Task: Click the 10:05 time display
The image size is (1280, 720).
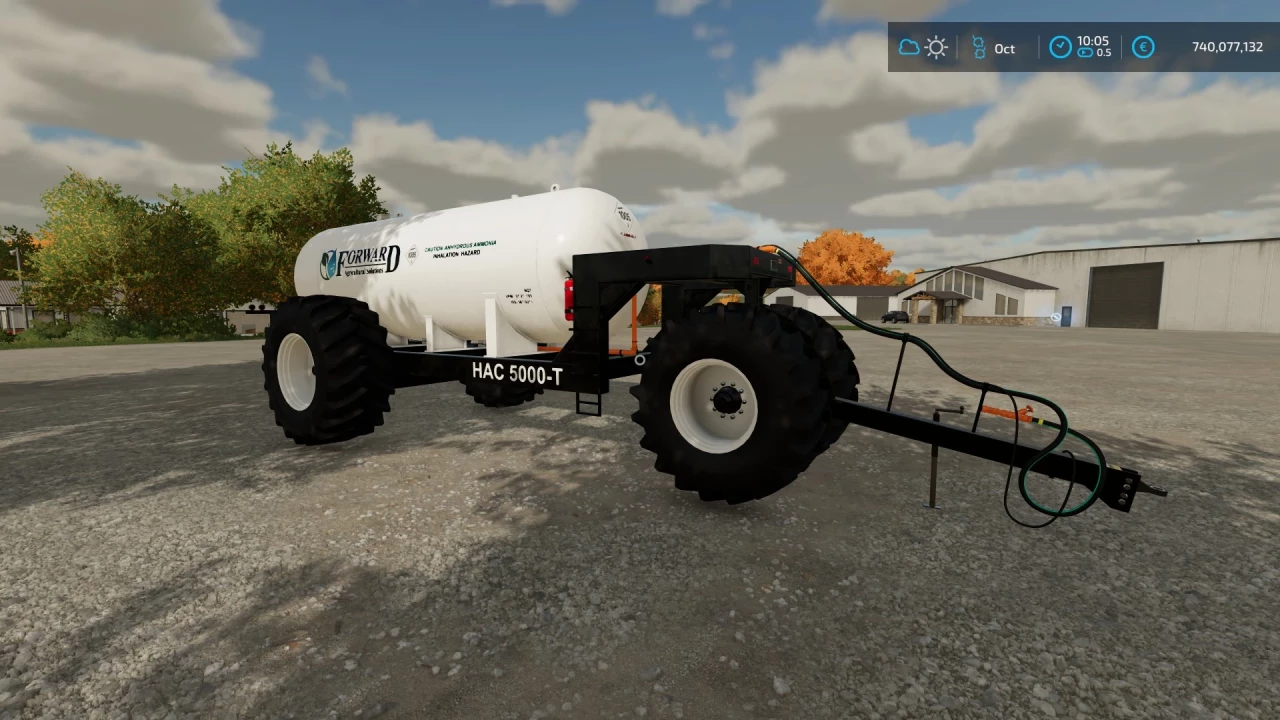Action: 1093,42
